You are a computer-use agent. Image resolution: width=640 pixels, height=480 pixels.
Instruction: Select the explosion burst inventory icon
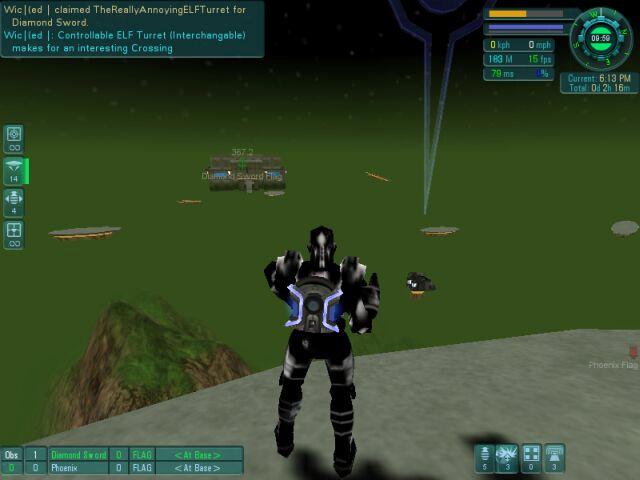(507, 457)
